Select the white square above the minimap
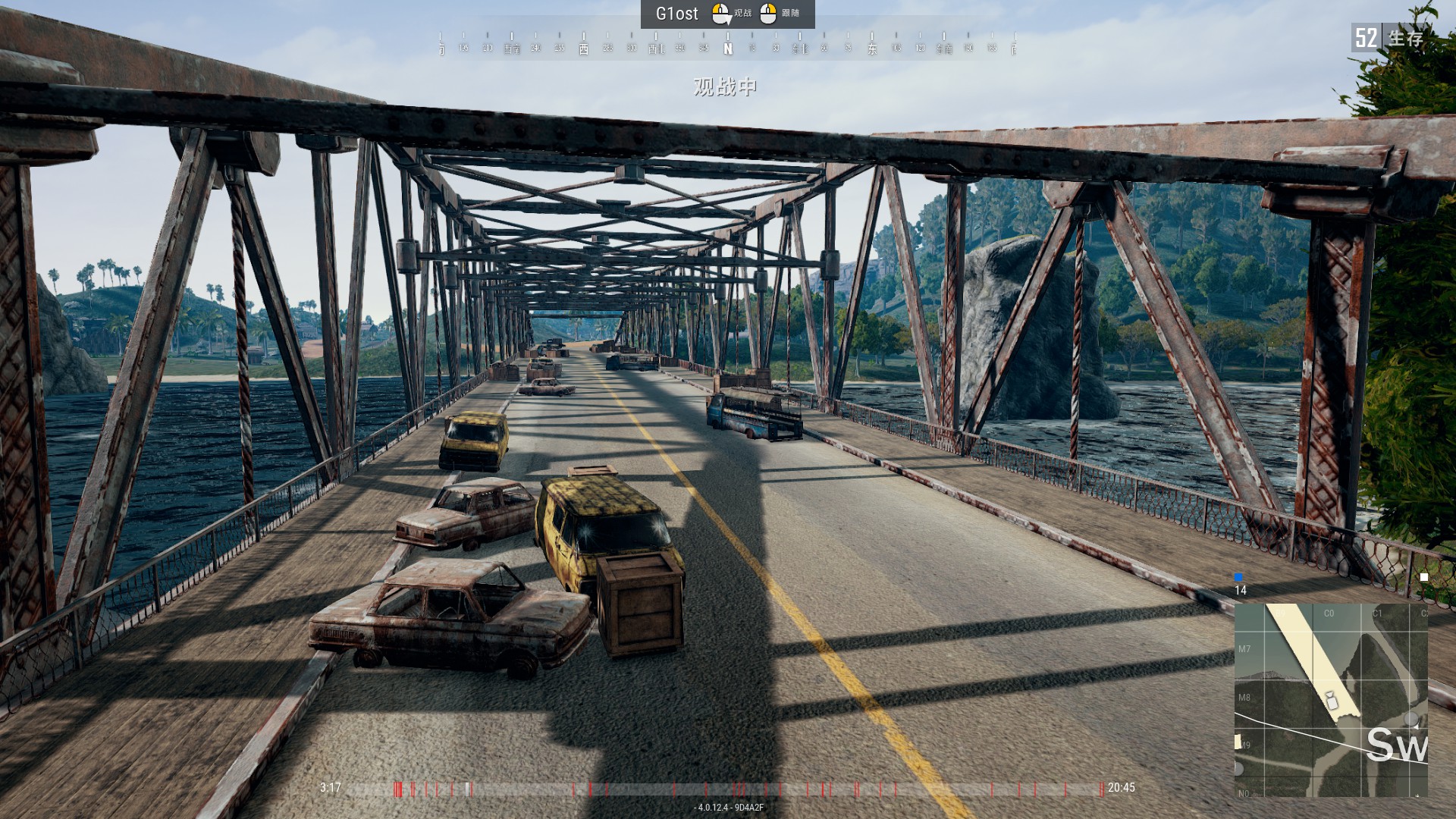This screenshot has height=819, width=1456. click(1423, 577)
